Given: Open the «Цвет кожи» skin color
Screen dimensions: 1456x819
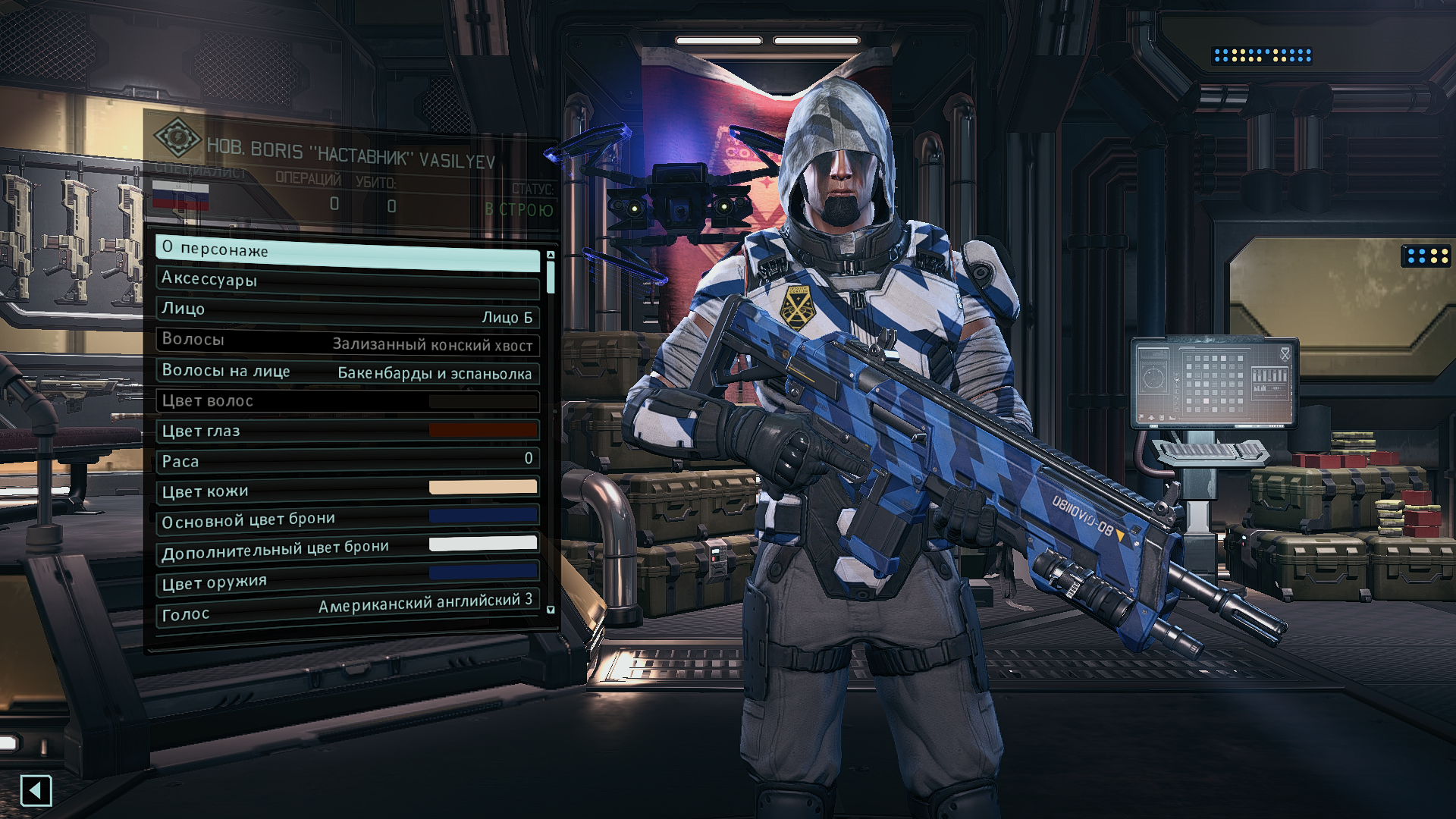Looking at the screenshot, I should (x=347, y=490).
